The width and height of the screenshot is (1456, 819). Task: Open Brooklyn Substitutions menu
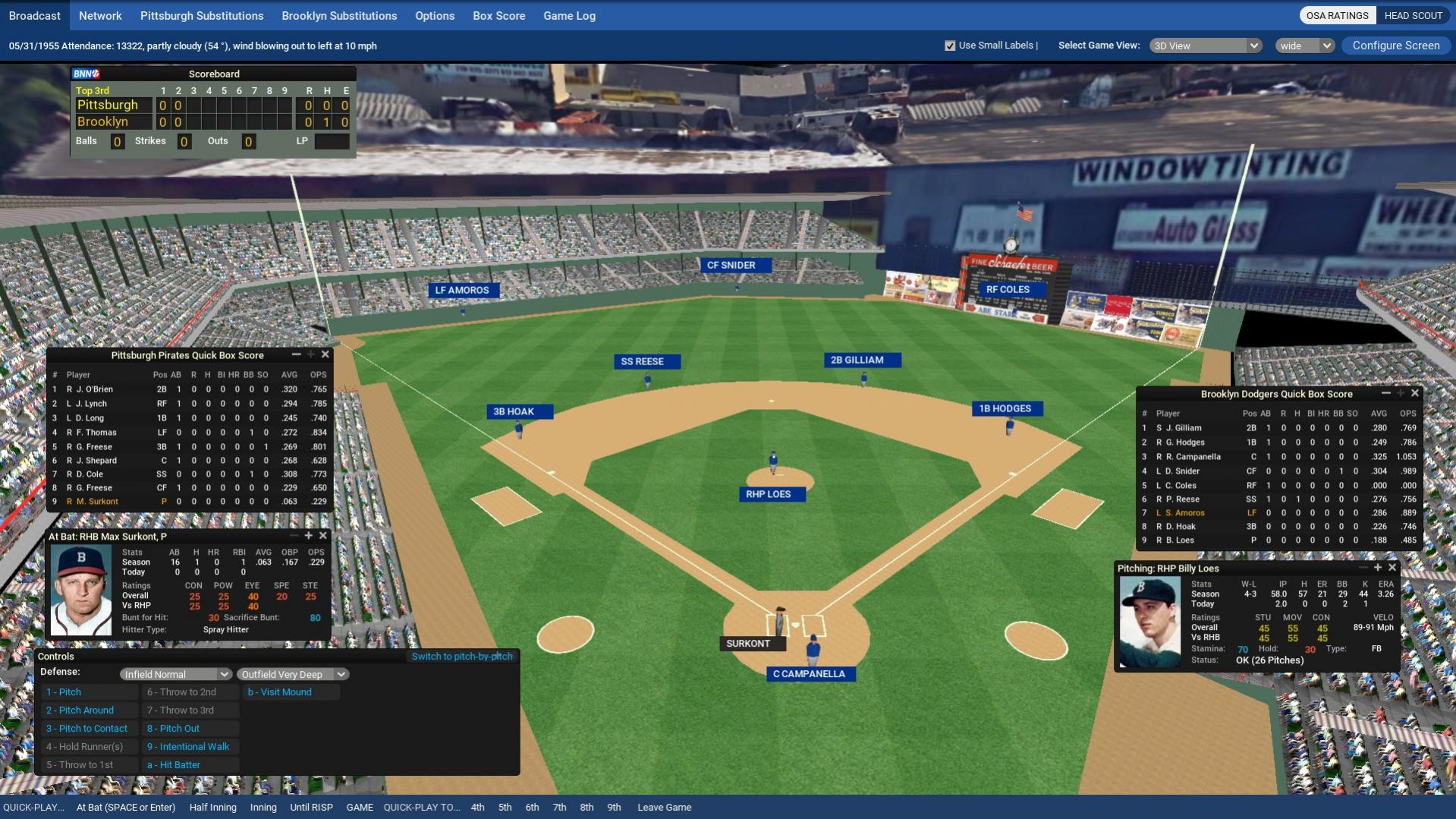coord(339,15)
